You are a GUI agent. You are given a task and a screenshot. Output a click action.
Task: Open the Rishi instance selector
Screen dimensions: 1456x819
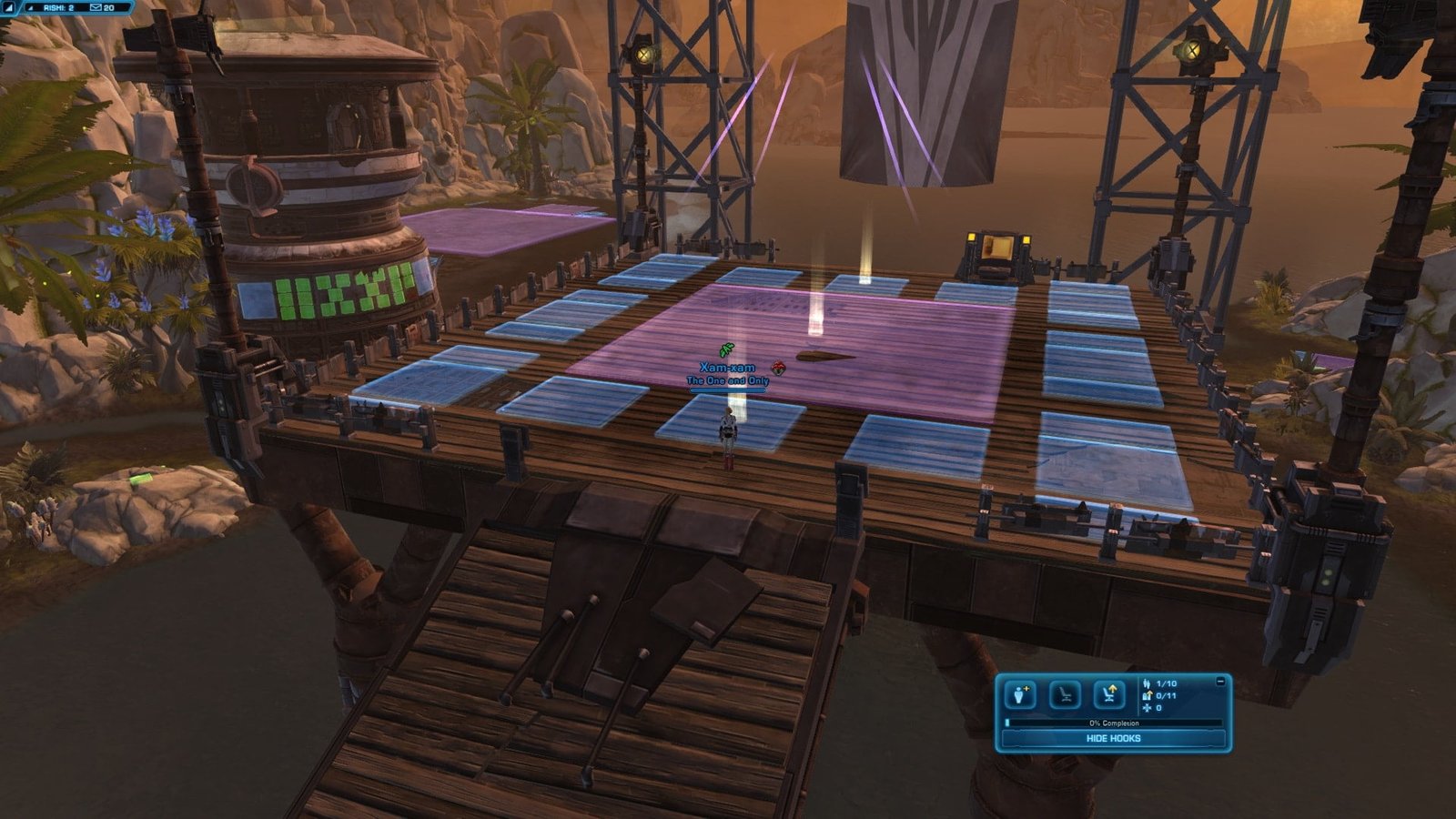pos(58,7)
